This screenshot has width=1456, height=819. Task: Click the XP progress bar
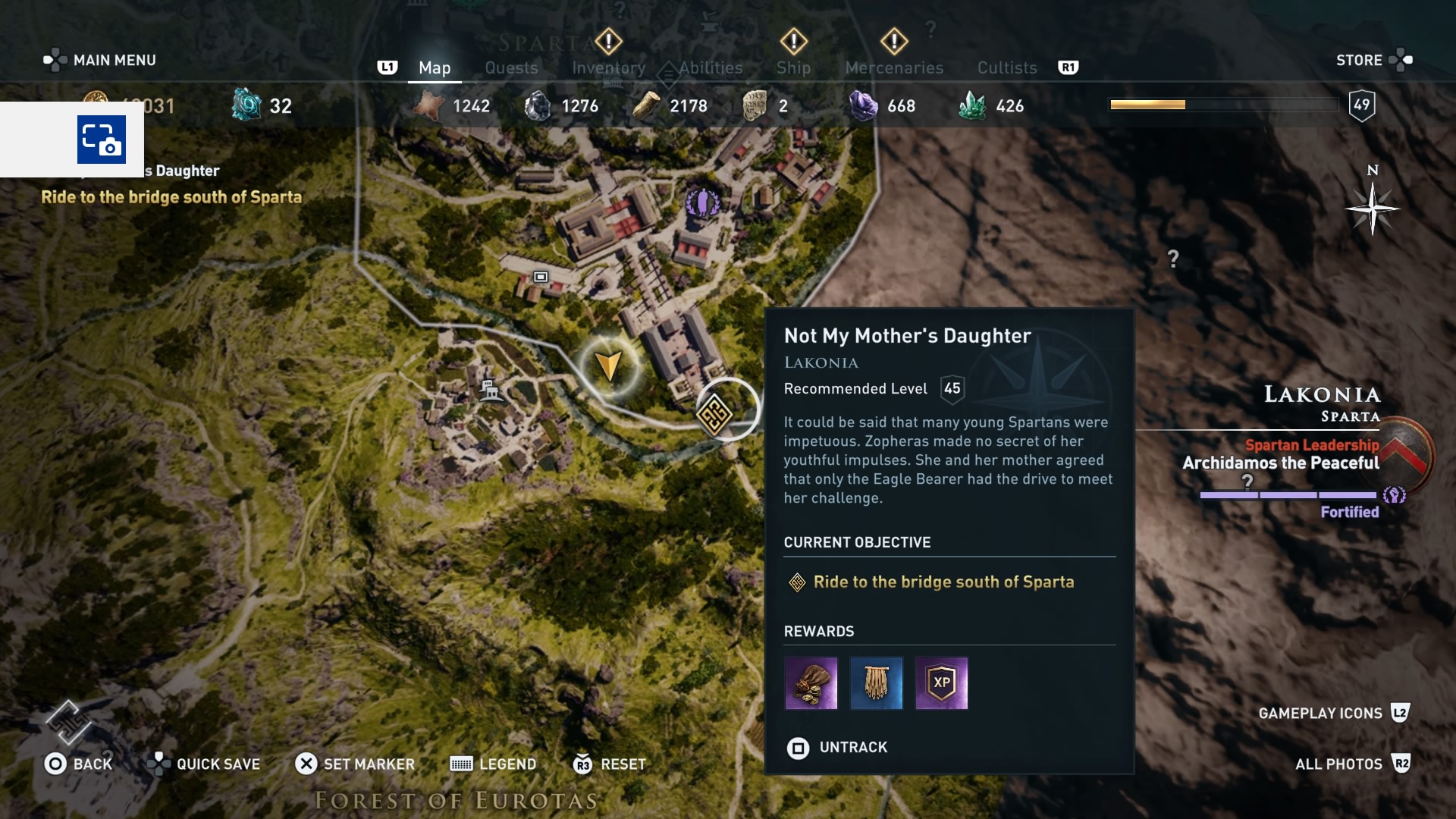click(x=1225, y=105)
